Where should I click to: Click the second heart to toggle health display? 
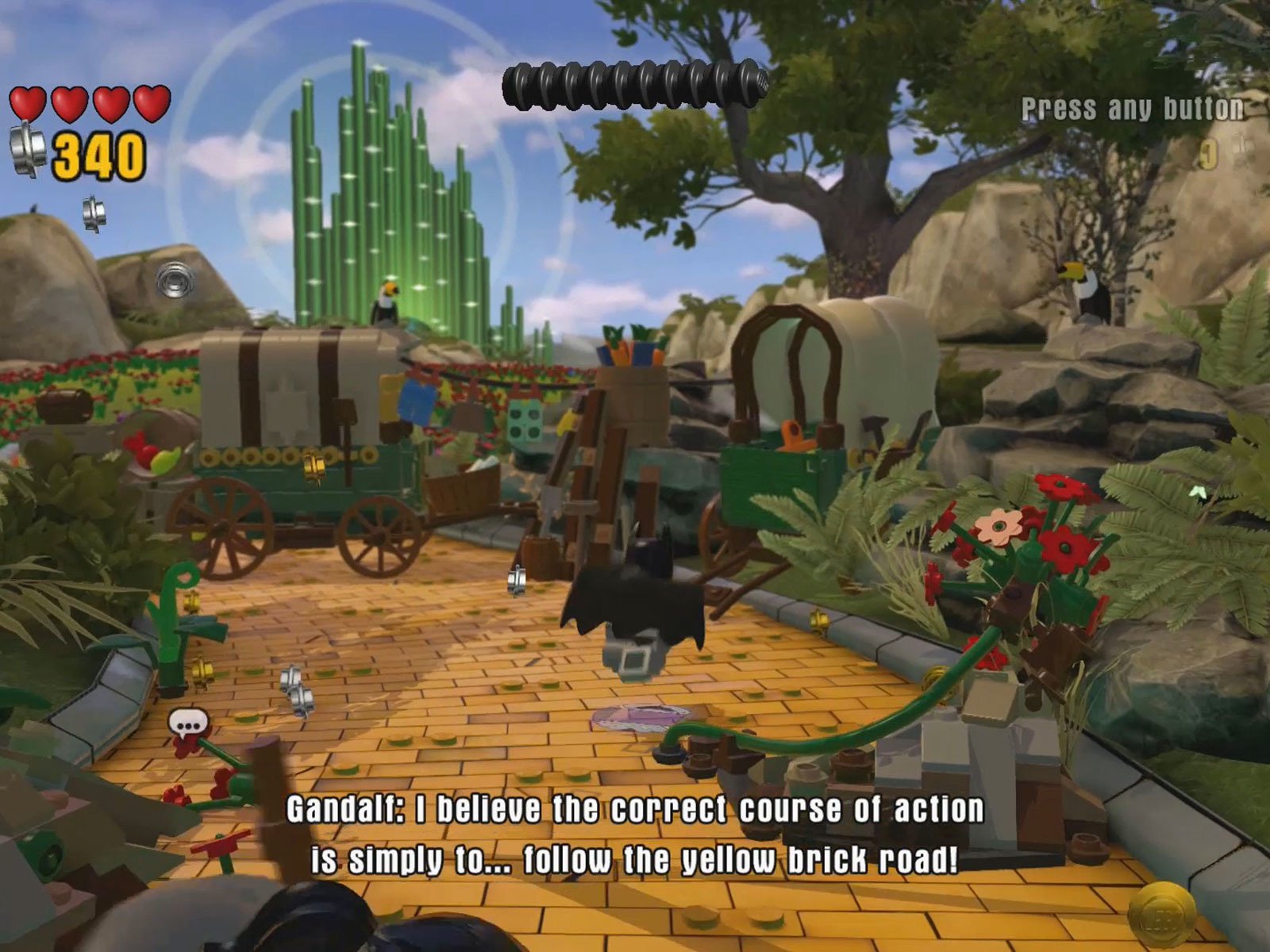point(70,103)
